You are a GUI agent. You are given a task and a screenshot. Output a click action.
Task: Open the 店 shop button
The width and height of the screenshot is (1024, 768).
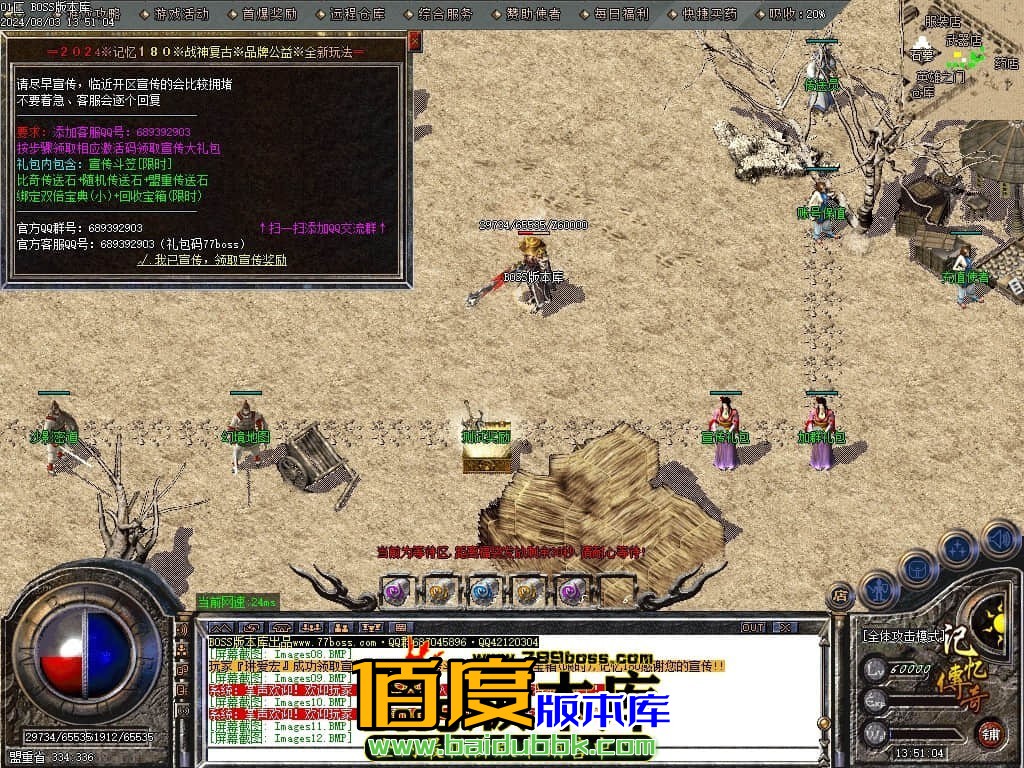840,597
